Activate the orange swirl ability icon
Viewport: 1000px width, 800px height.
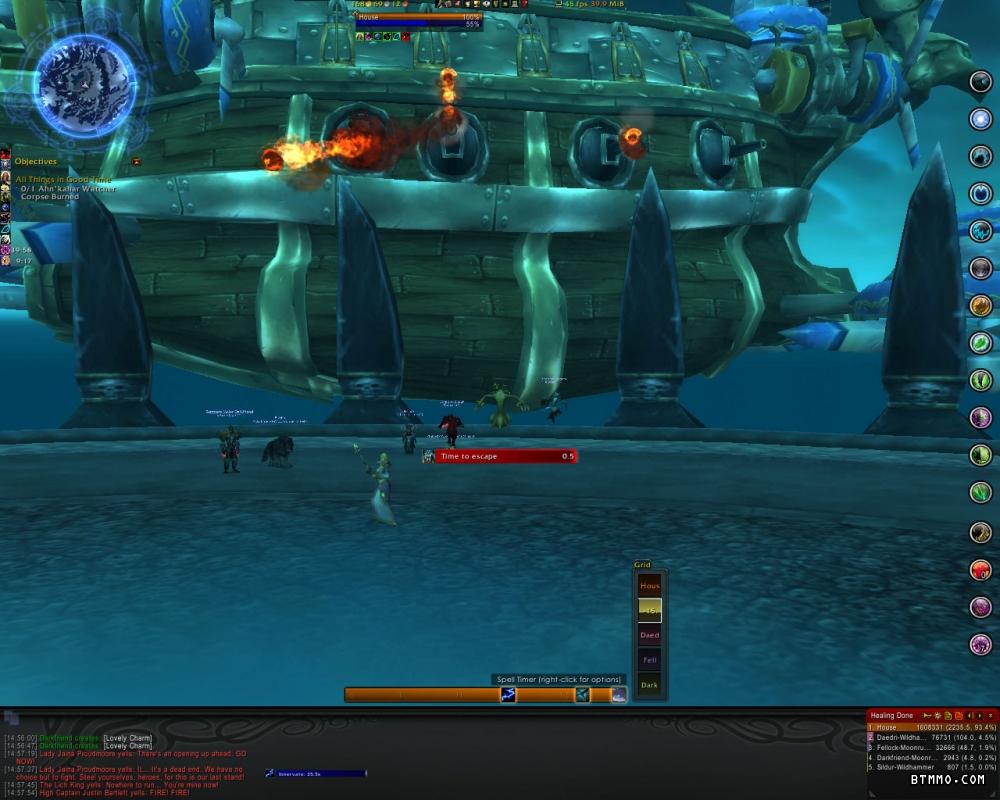981,306
